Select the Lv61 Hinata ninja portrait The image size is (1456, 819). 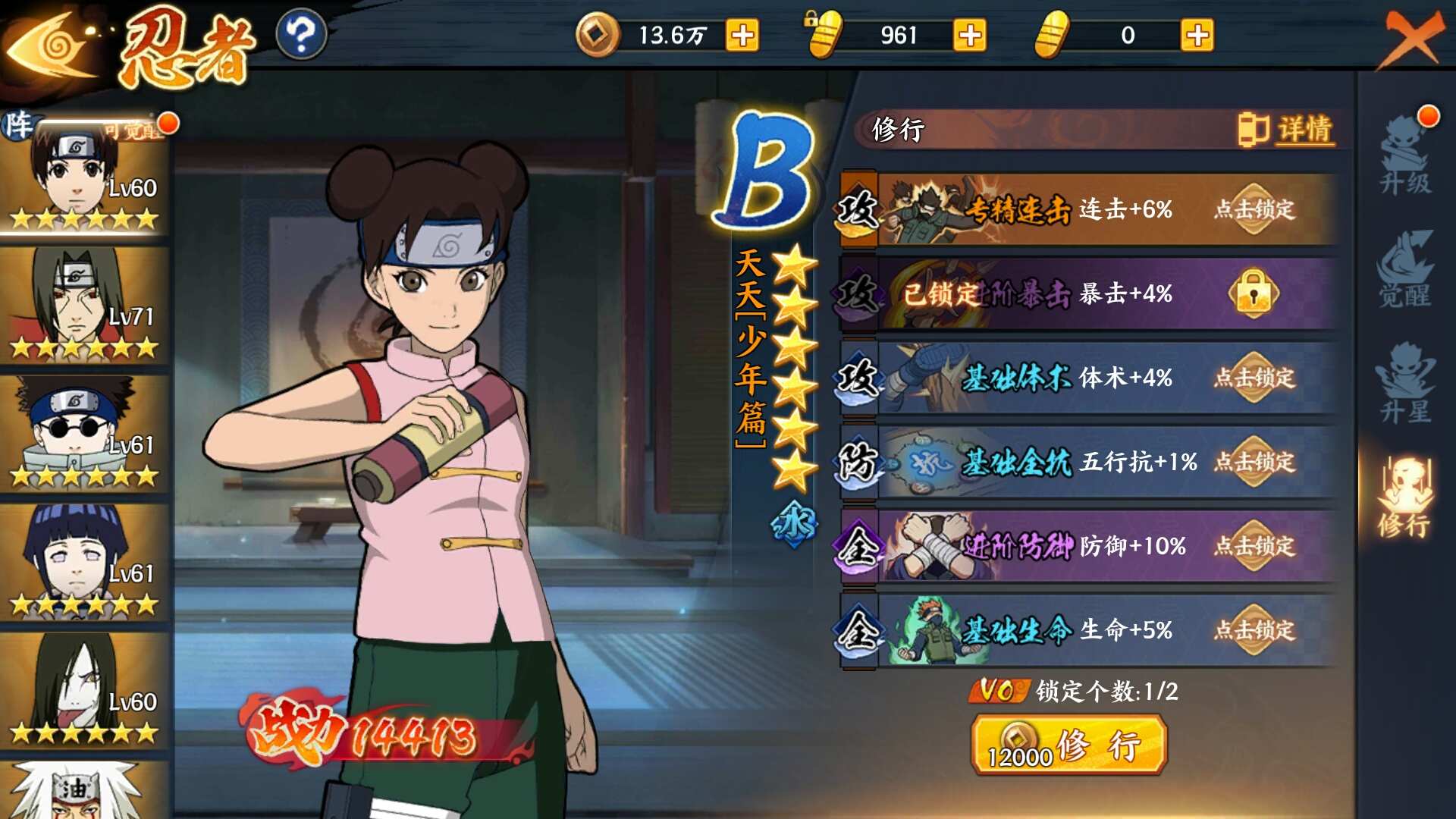pyautogui.click(x=83, y=561)
